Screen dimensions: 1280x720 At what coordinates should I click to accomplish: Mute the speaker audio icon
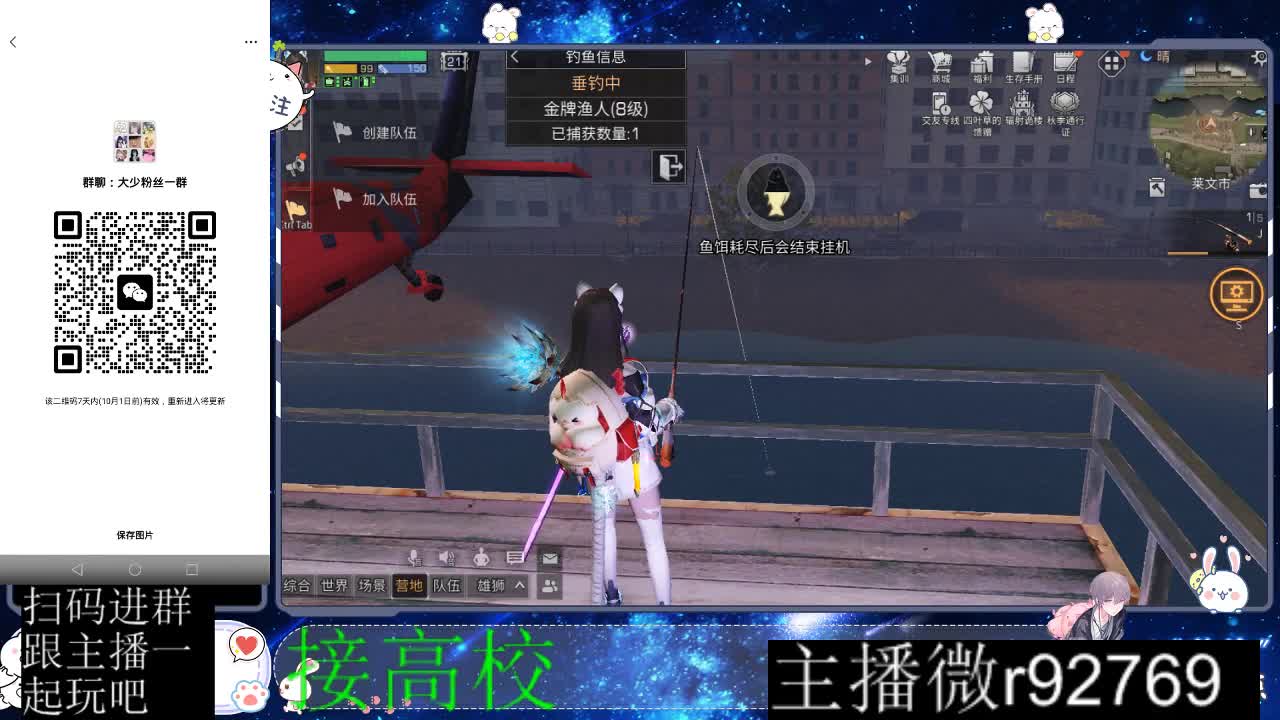click(x=447, y=558)
